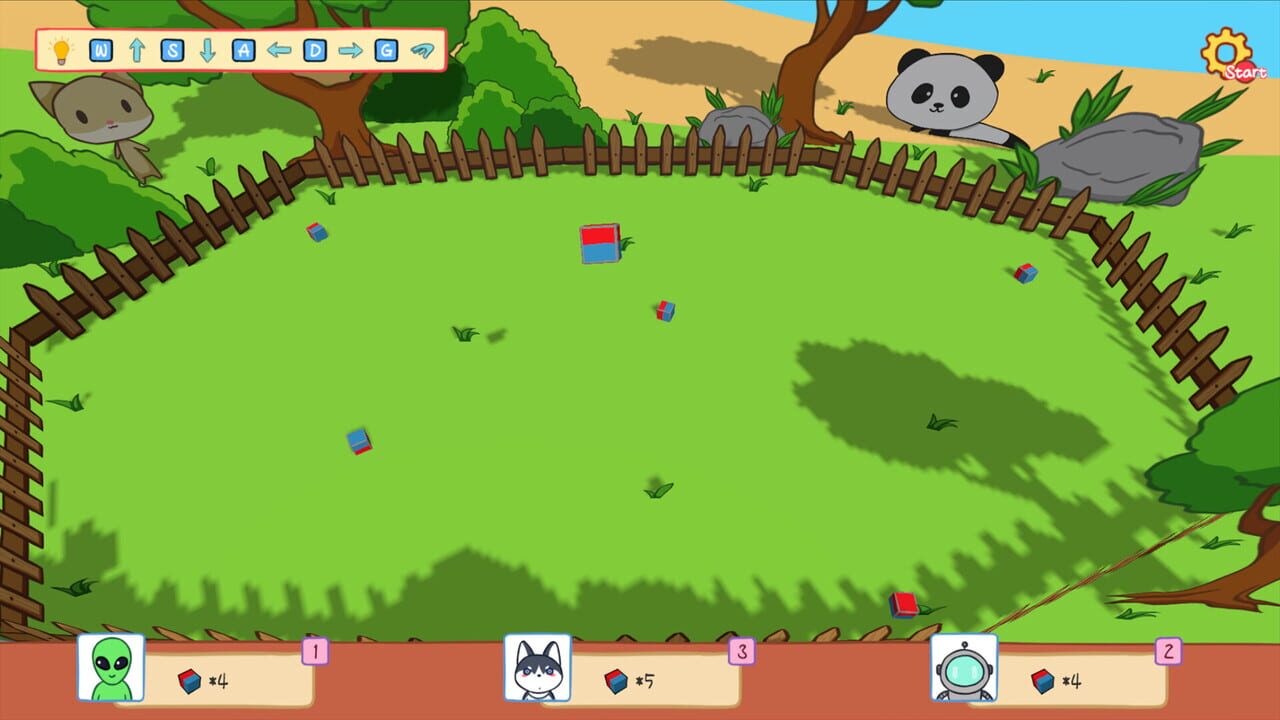
Task: Click the husky's *5 cube counter
Action: tap(631, 680)
